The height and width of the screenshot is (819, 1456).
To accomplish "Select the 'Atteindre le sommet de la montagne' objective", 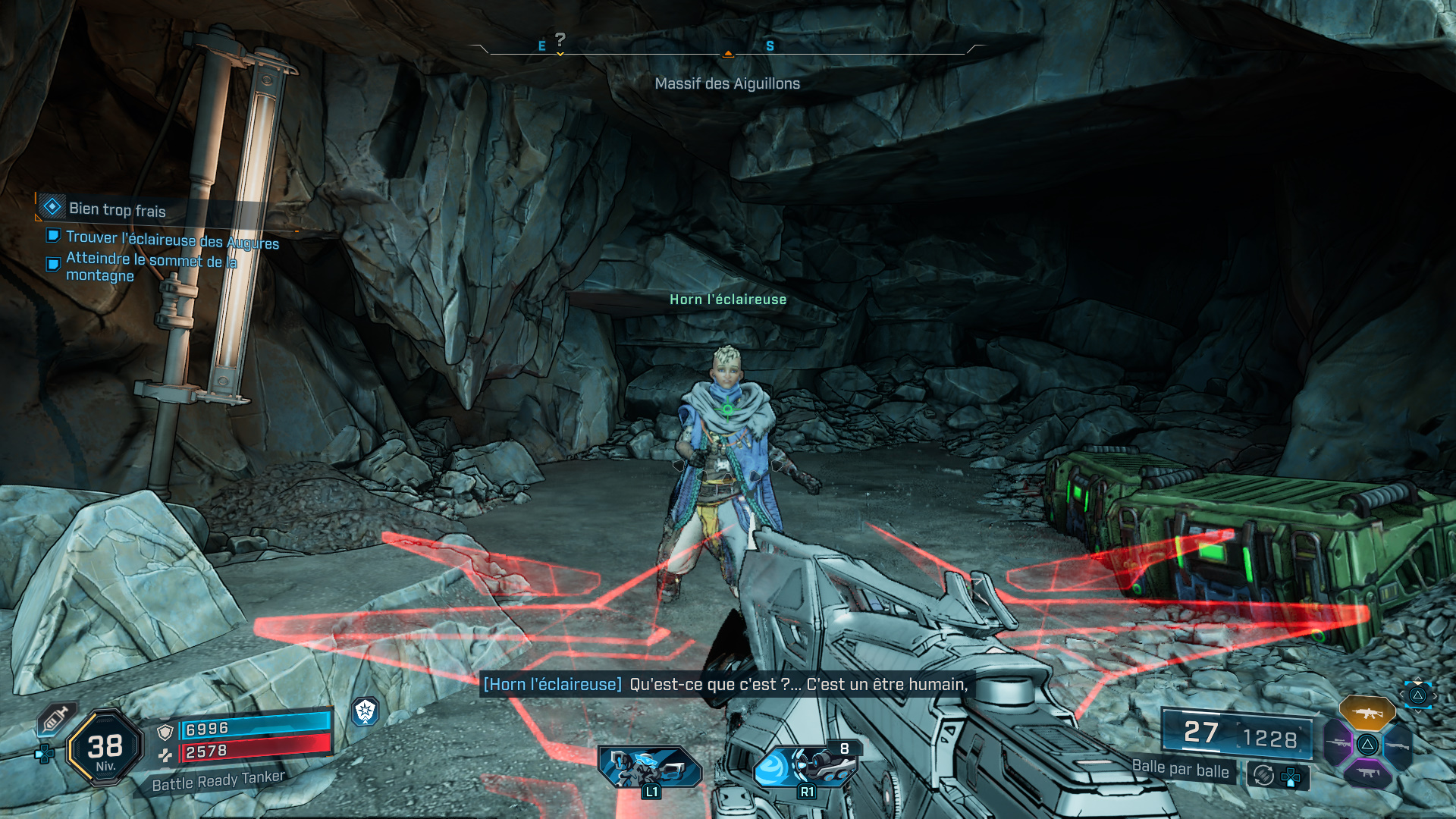I will click(x=151, y=267).
